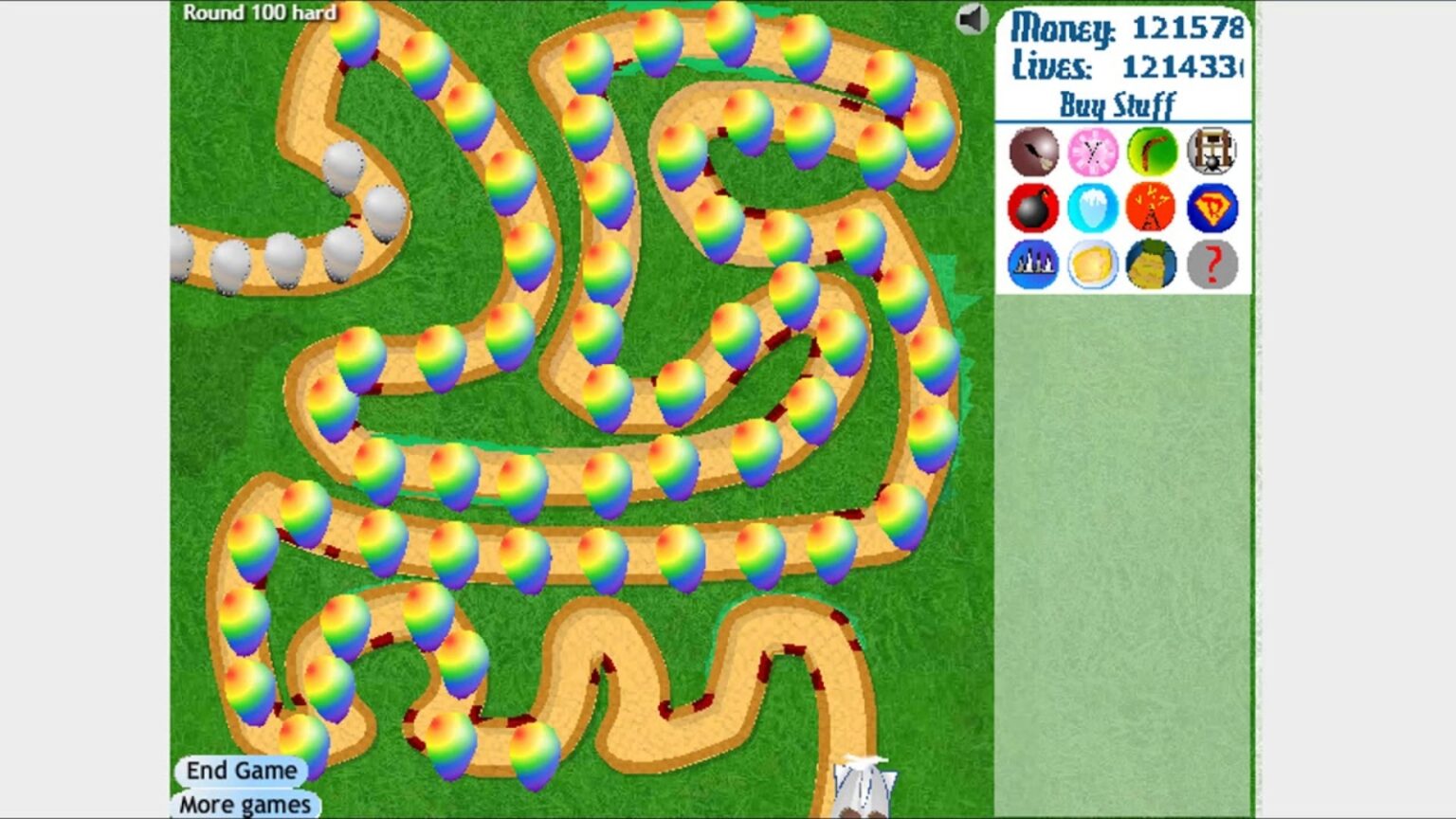Click the Buy Stuff heading
1456x819 pixels.
pos(1119,102)
